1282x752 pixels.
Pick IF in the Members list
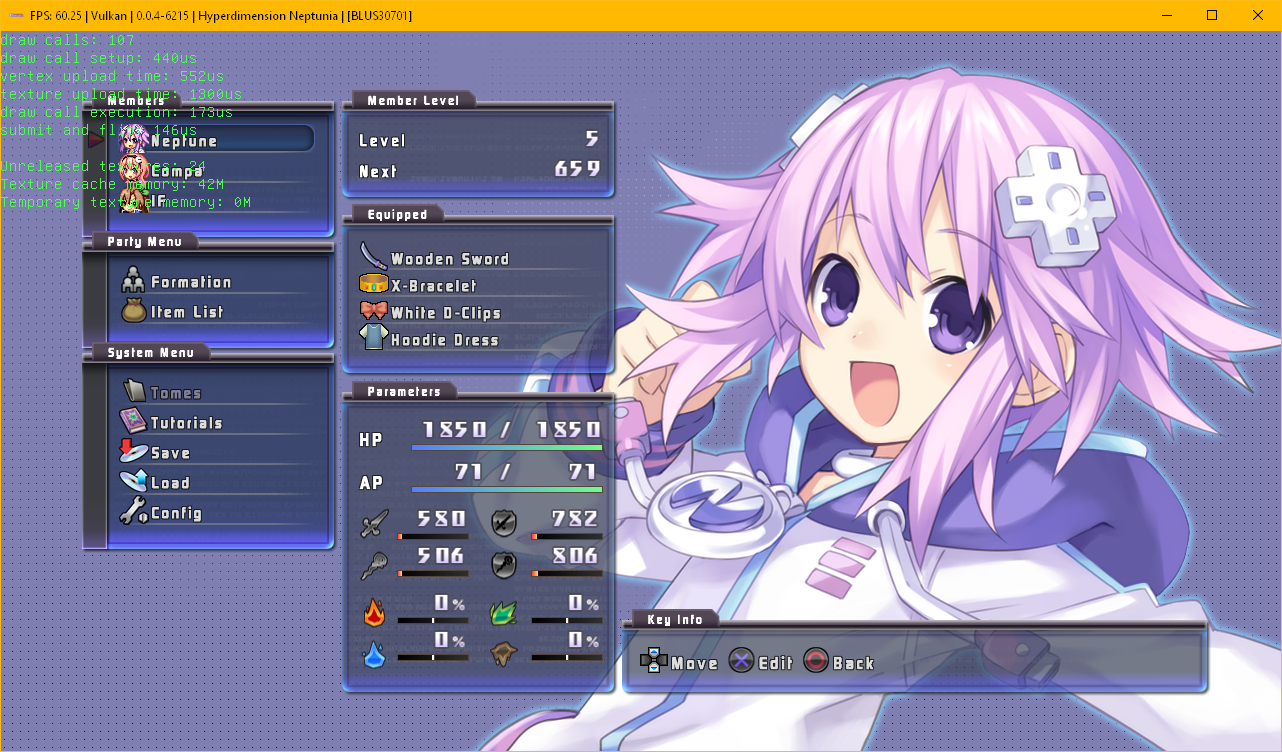pos(158,201)
